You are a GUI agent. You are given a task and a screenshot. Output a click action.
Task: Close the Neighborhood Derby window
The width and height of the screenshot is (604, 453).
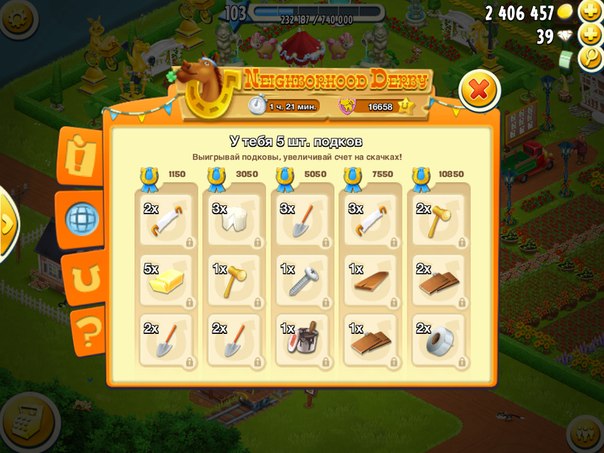click(x=479, y=91)
